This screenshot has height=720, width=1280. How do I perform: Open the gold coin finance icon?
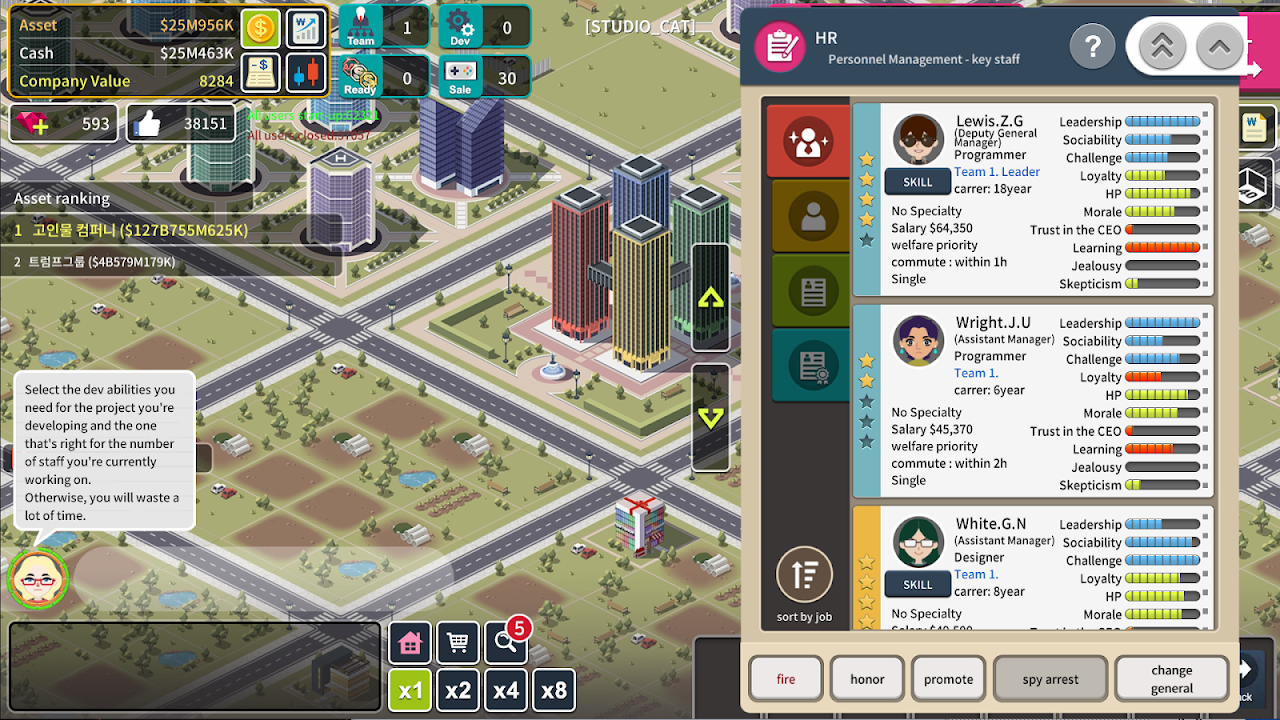[x=261, y=28]
